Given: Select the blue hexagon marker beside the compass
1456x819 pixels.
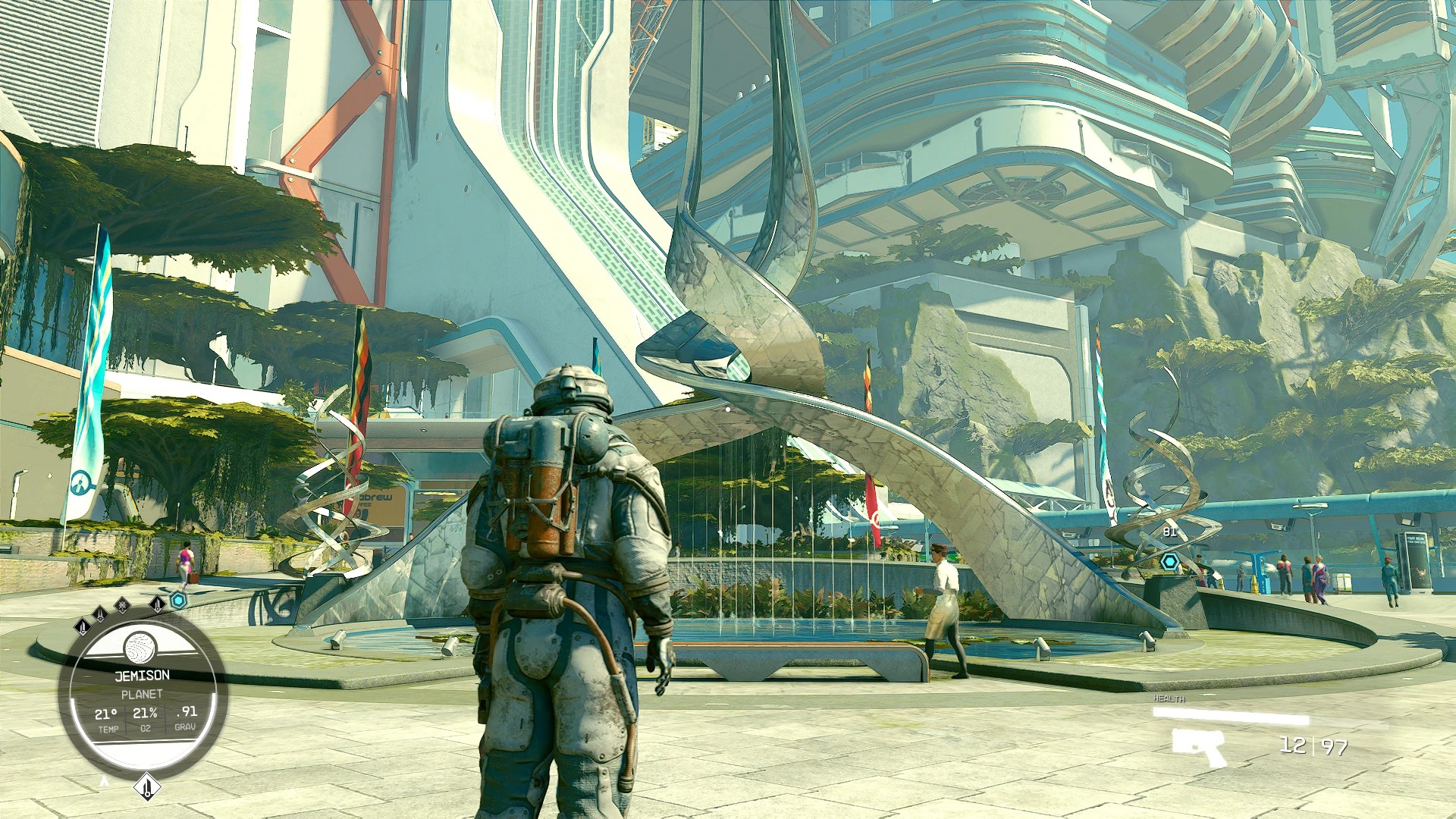Looking at the screenshot, I should pos(179,601).
